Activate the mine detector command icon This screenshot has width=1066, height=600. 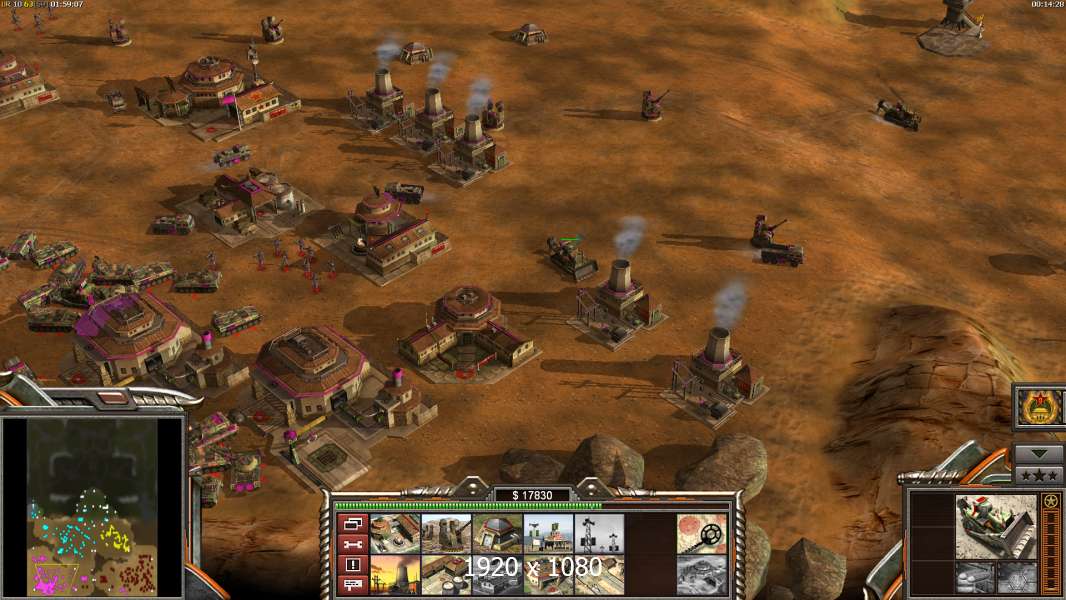coord(701,533)
